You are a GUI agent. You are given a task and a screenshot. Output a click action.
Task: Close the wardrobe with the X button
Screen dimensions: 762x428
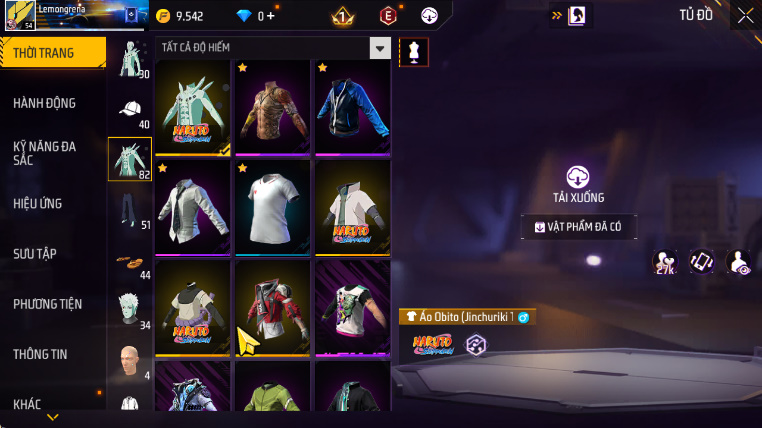tap(745, 15)
